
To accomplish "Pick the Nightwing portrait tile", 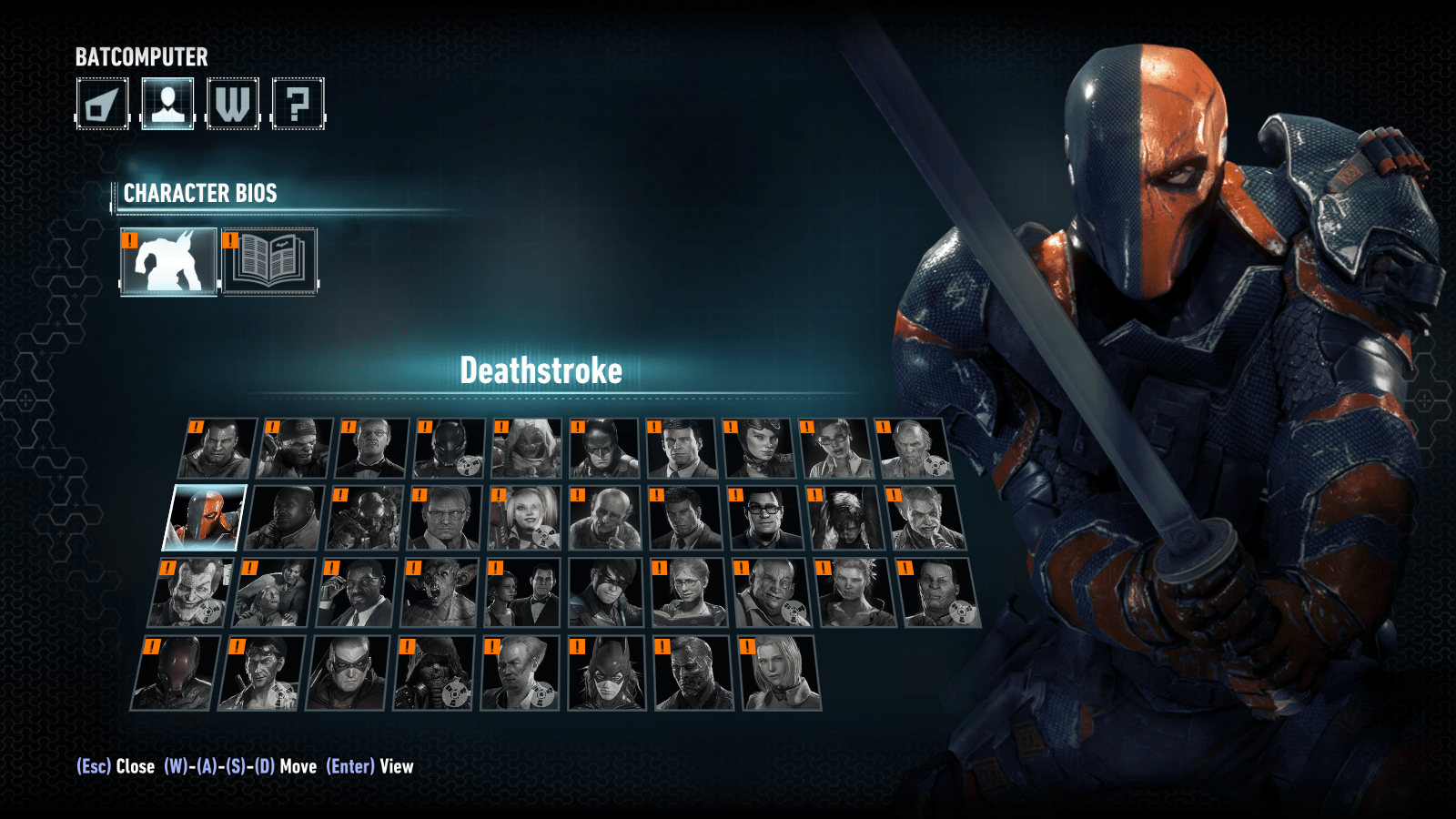I will tap(607, 593).
